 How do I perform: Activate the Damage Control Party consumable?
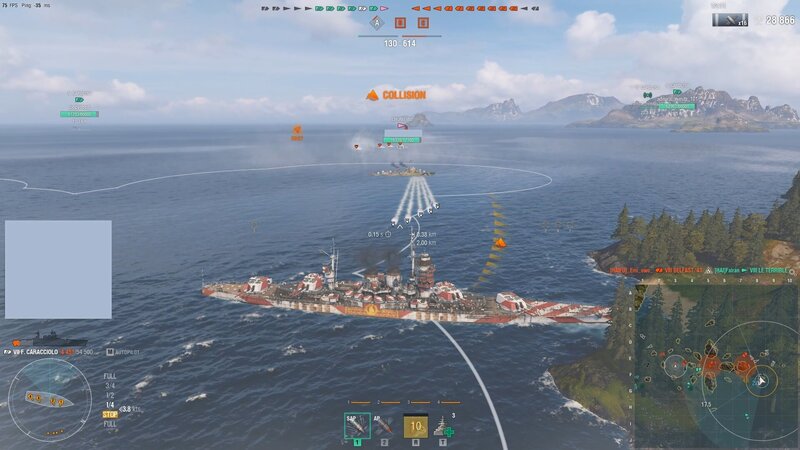415,426
